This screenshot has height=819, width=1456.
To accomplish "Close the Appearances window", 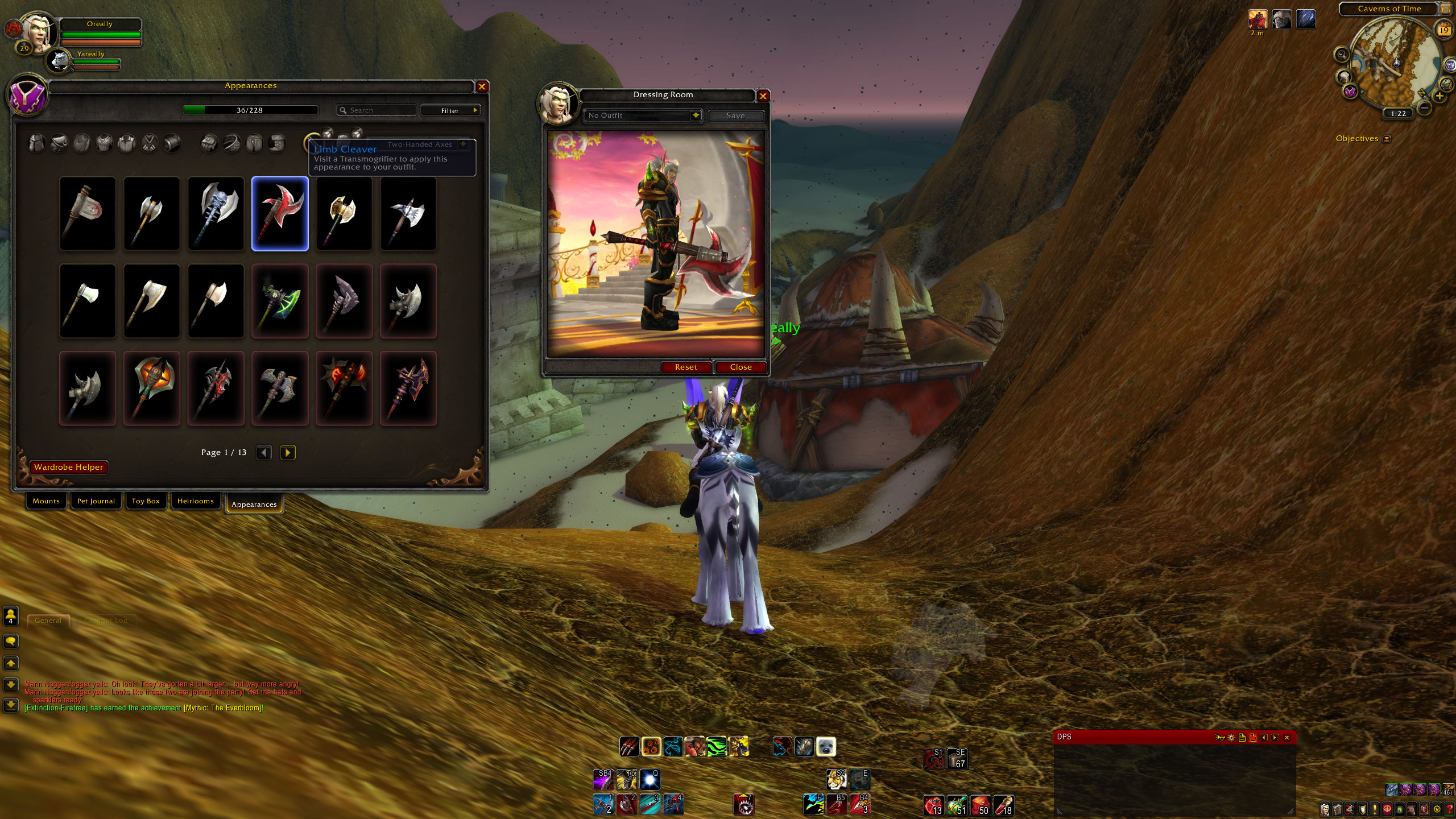I will 482,86.
